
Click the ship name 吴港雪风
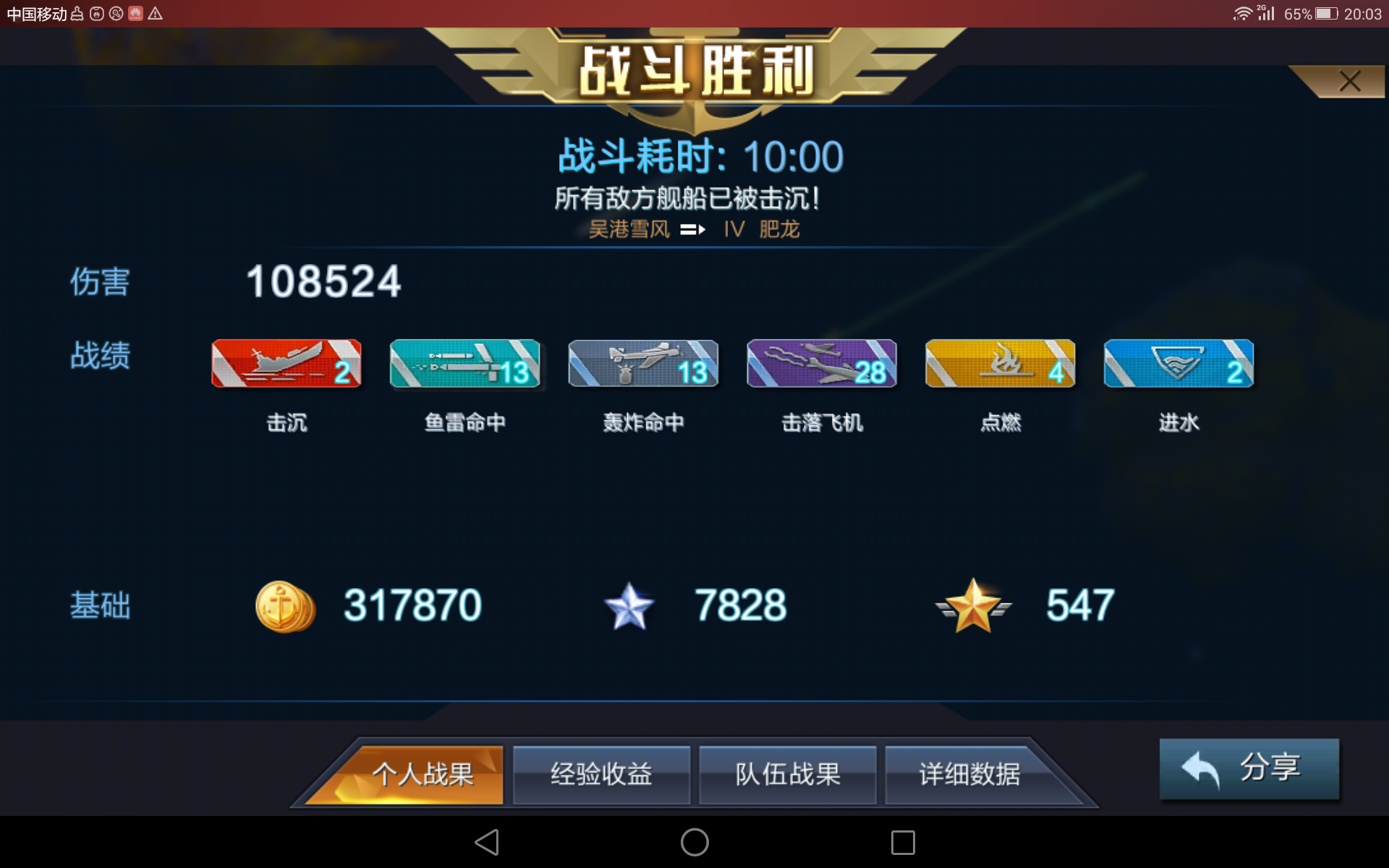[631, 229]
